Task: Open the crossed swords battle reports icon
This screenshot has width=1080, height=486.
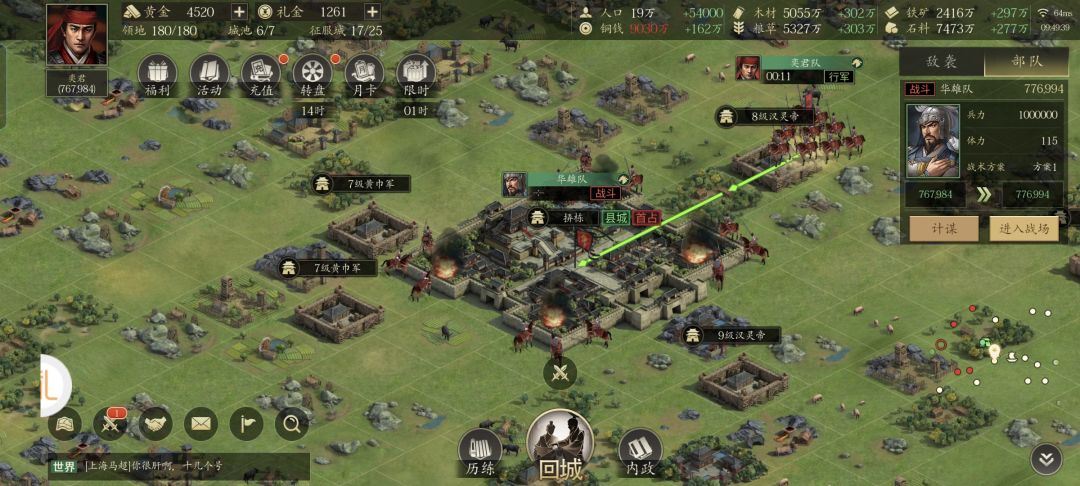Action: click(109, 425)
